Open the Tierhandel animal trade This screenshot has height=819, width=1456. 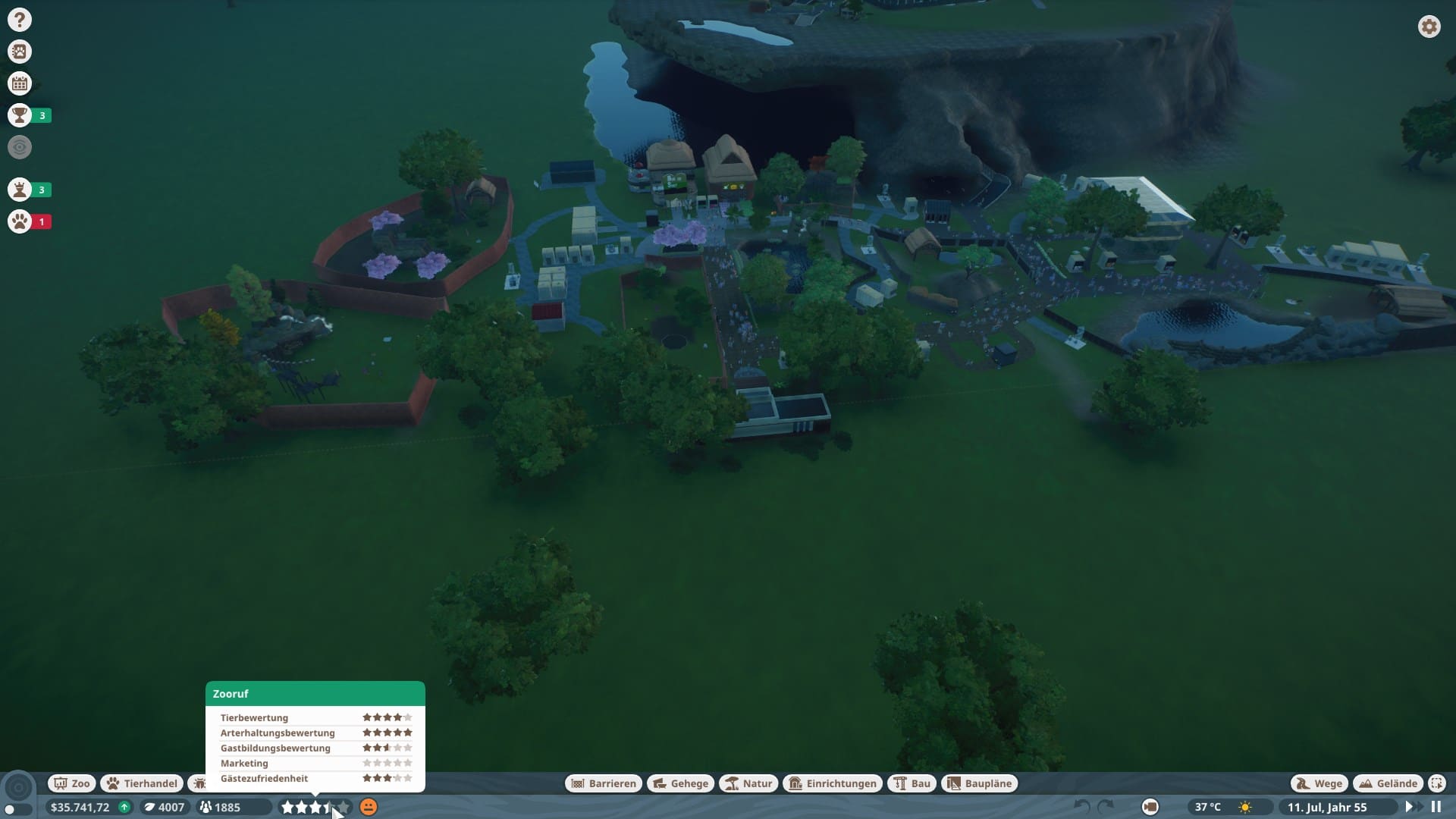pyautogui.click(x=142, y=783)
